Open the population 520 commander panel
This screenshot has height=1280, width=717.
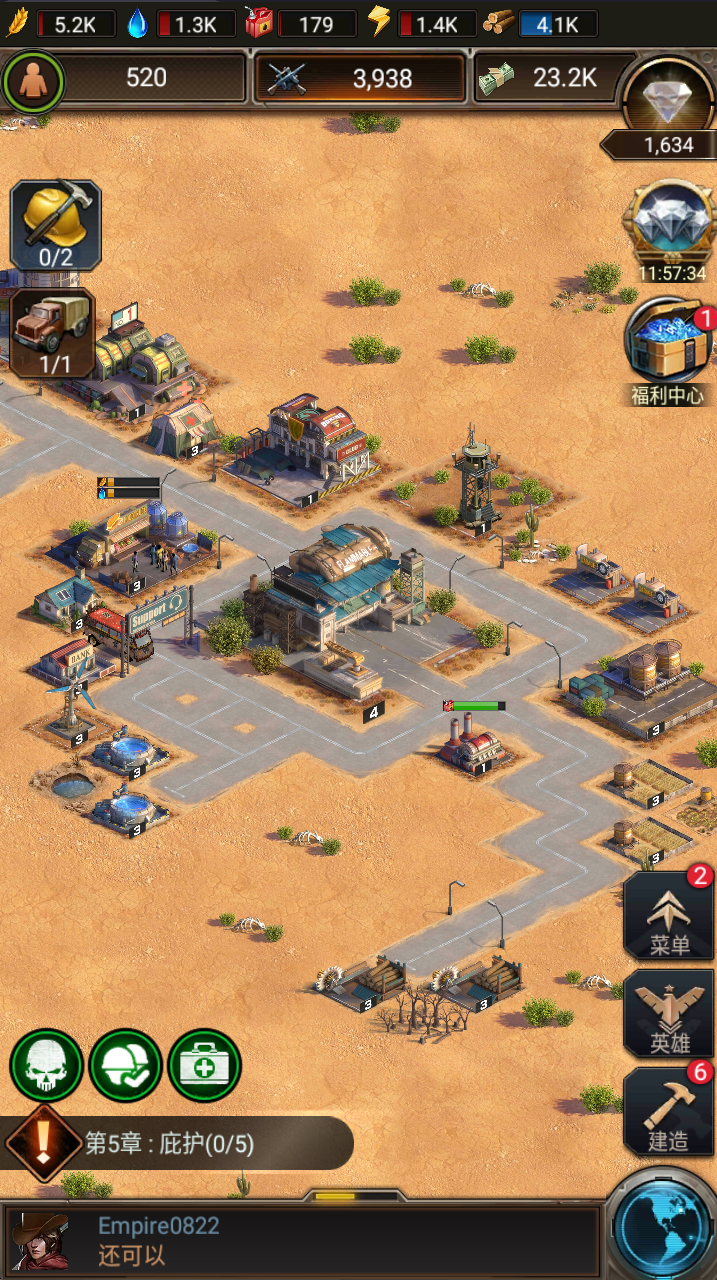pyautogui.click(x=125, y=78)
